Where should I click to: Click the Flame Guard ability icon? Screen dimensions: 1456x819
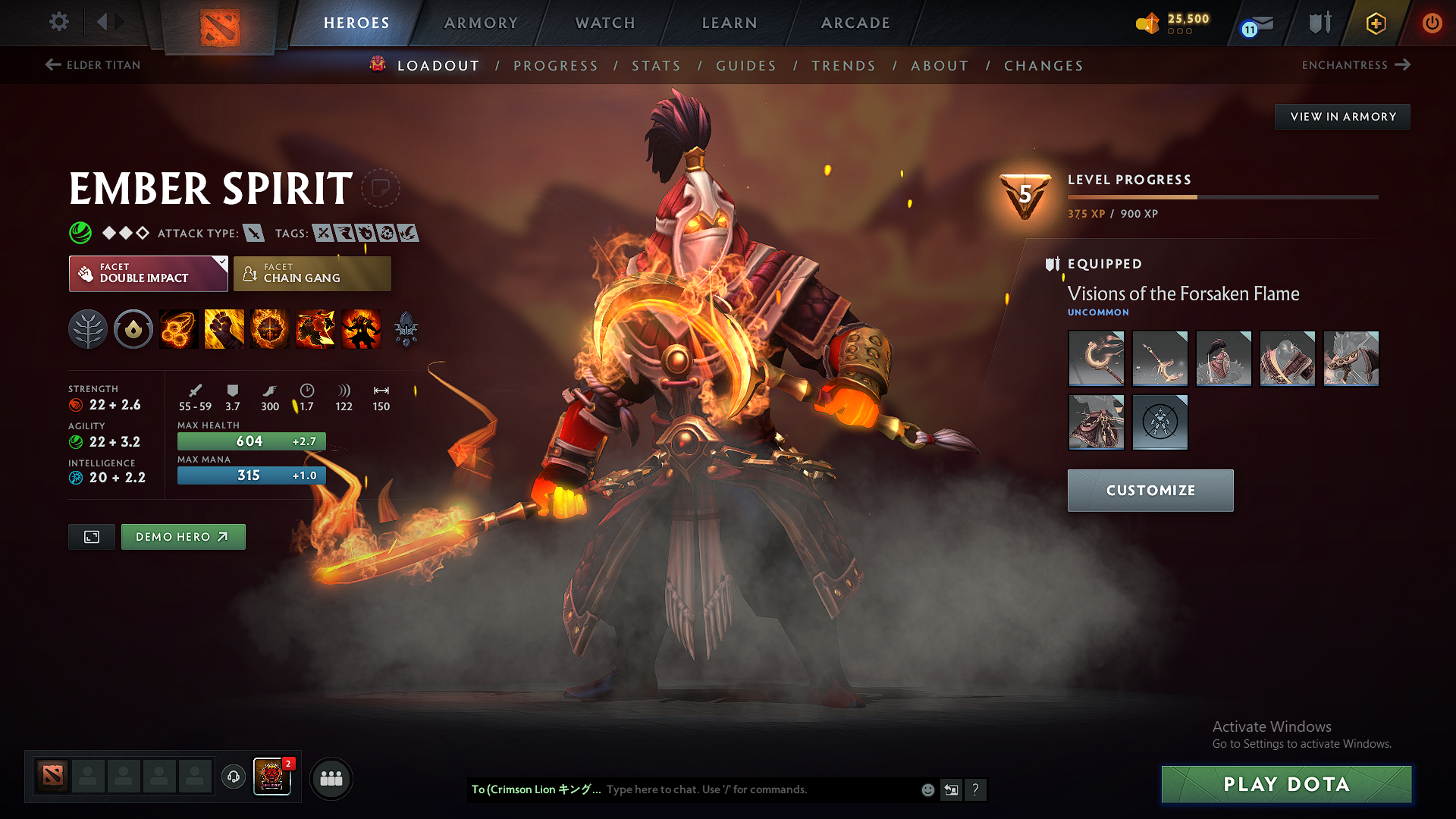[269, 328]
